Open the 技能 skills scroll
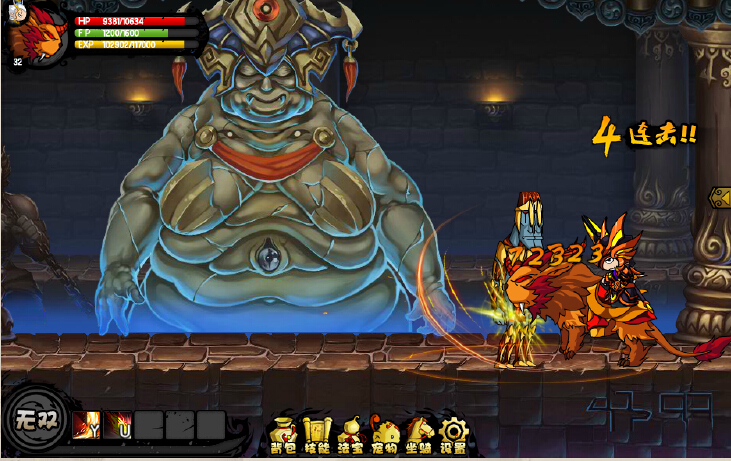Viewport: 731px width, 461px height. [x=316, y=434]
